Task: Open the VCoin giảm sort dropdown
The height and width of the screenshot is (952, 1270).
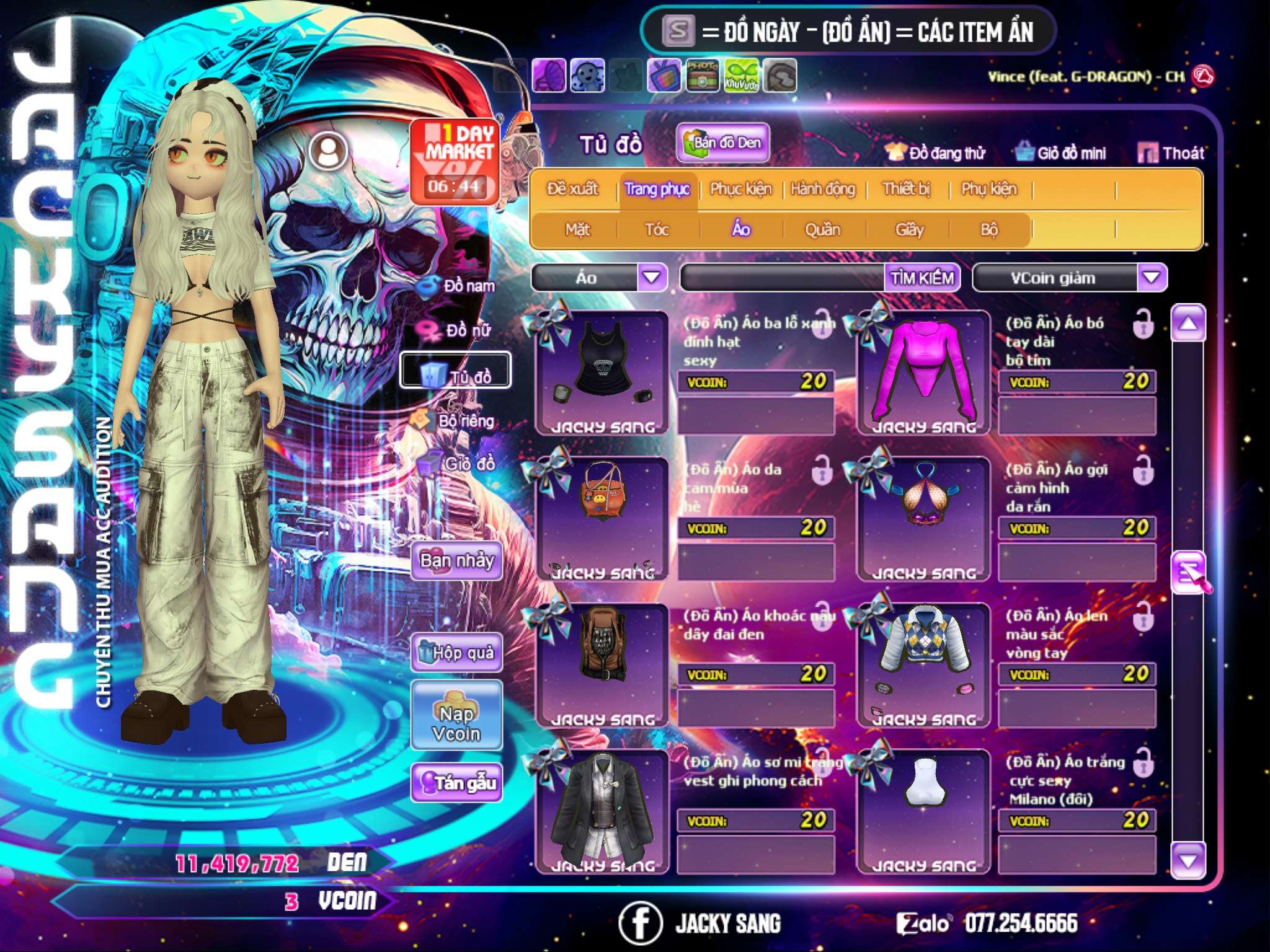Action: tap(1151, 277)
